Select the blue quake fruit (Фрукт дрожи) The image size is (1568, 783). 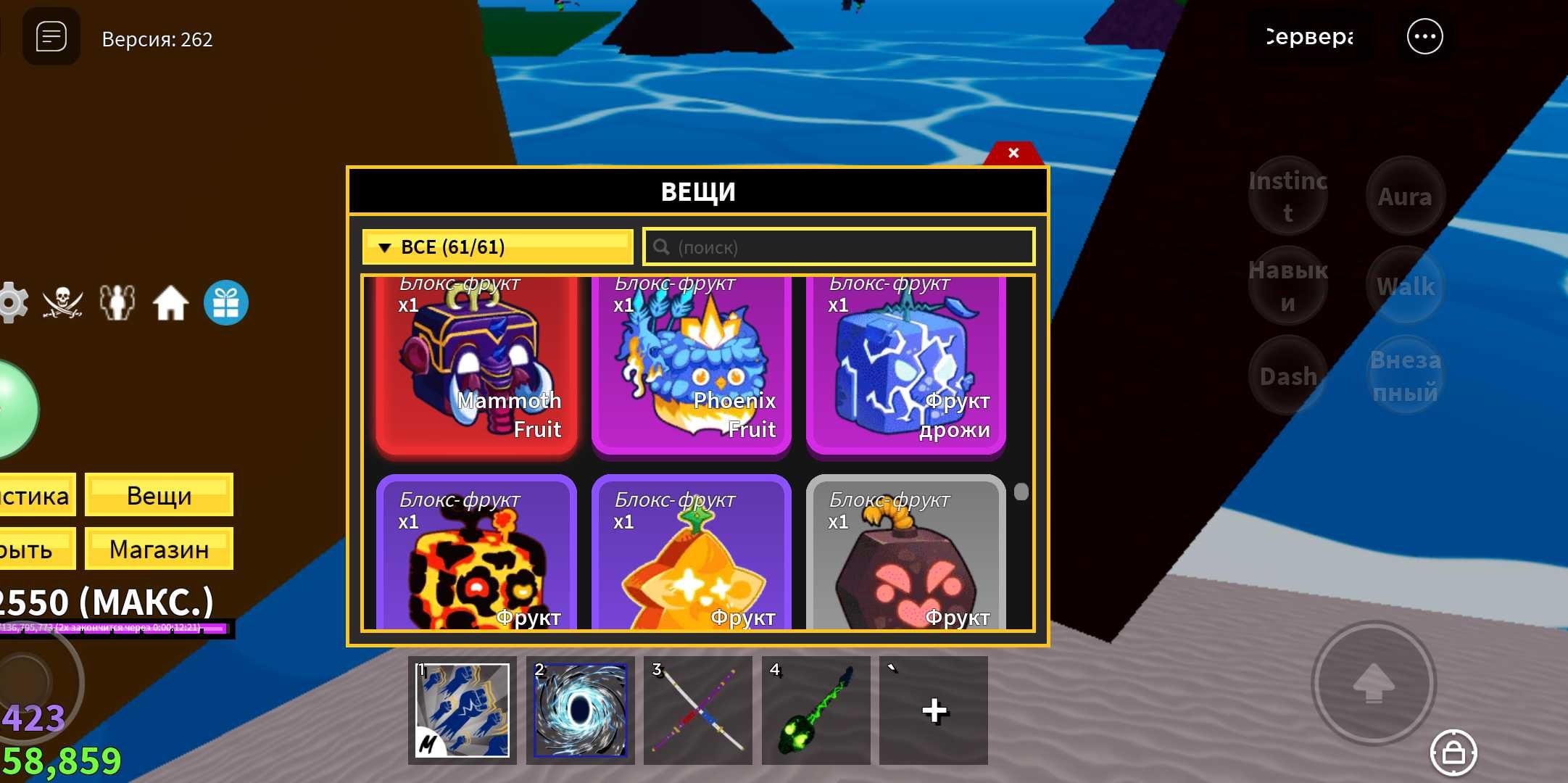905,366
